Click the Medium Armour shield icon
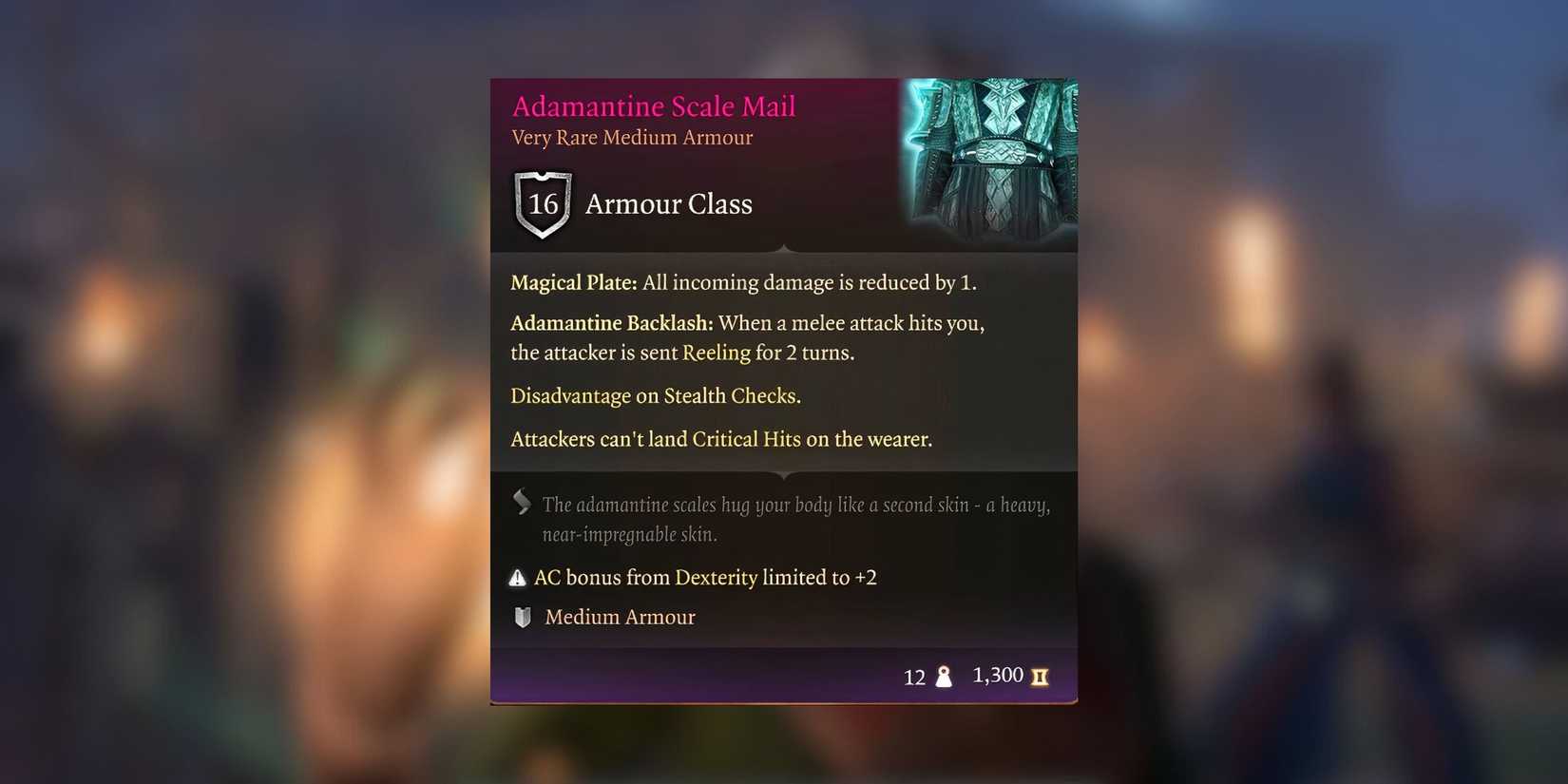This screenshot has height=784, width=1568. (521, 617)
